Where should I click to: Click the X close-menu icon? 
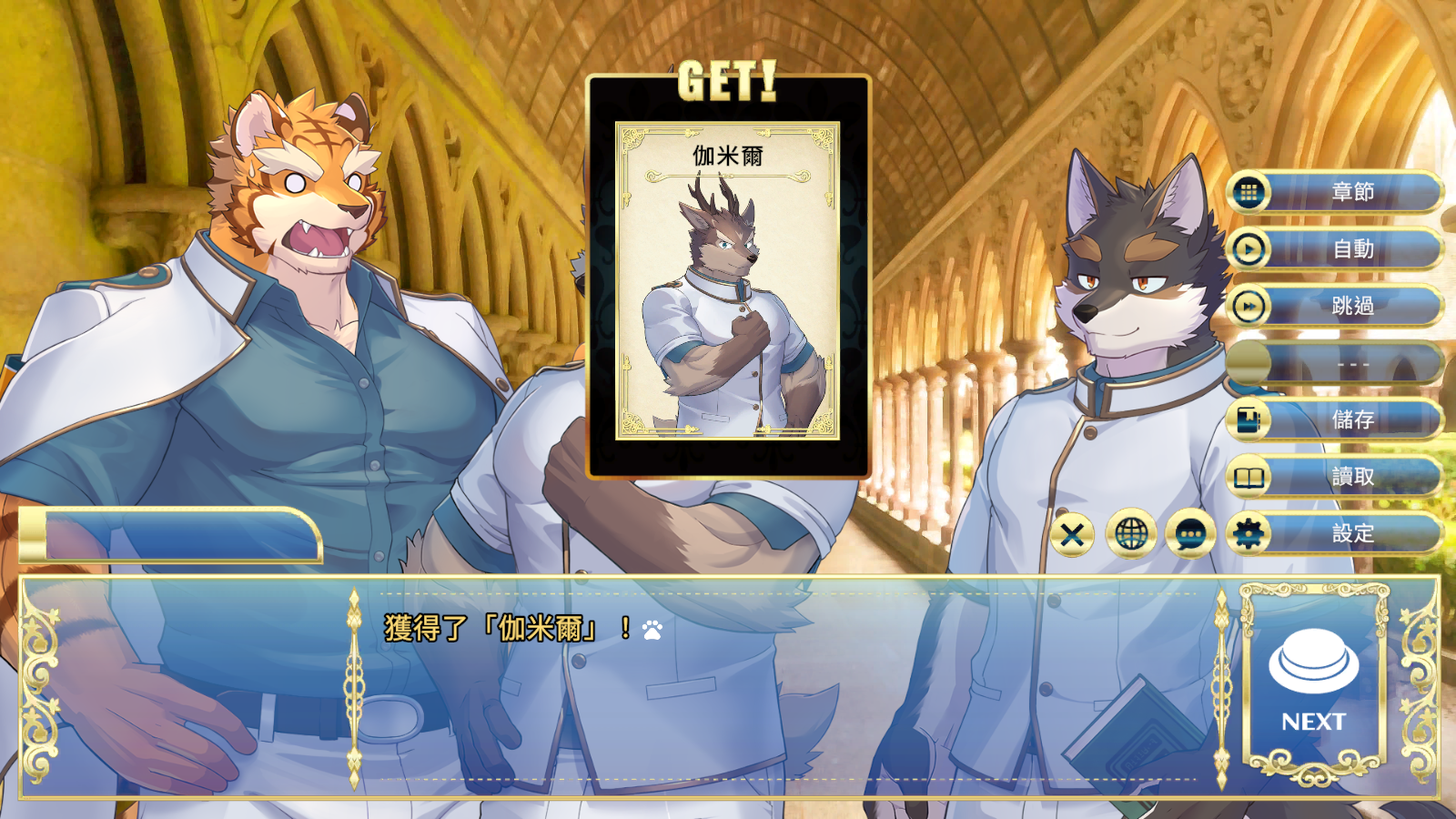(1073, 534)
